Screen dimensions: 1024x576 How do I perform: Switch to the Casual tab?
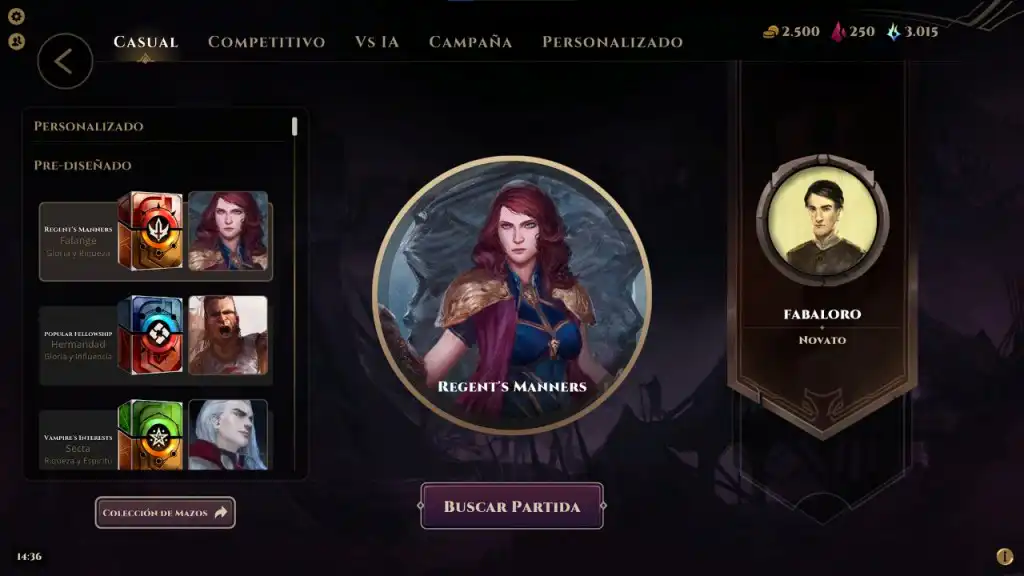pyautogui.click(x=146, y=42)
